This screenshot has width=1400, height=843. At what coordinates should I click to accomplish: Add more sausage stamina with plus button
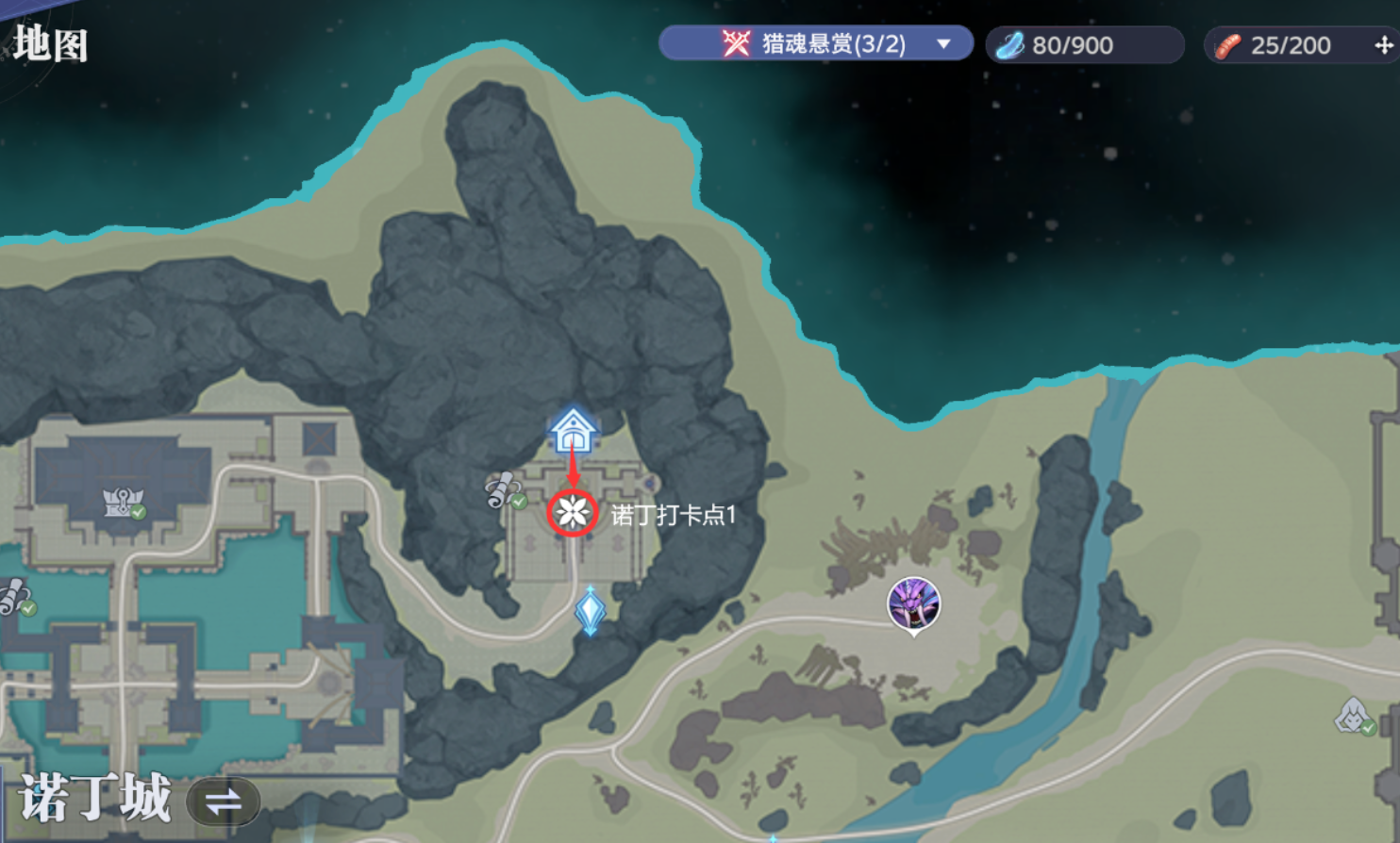point(1383,45)
